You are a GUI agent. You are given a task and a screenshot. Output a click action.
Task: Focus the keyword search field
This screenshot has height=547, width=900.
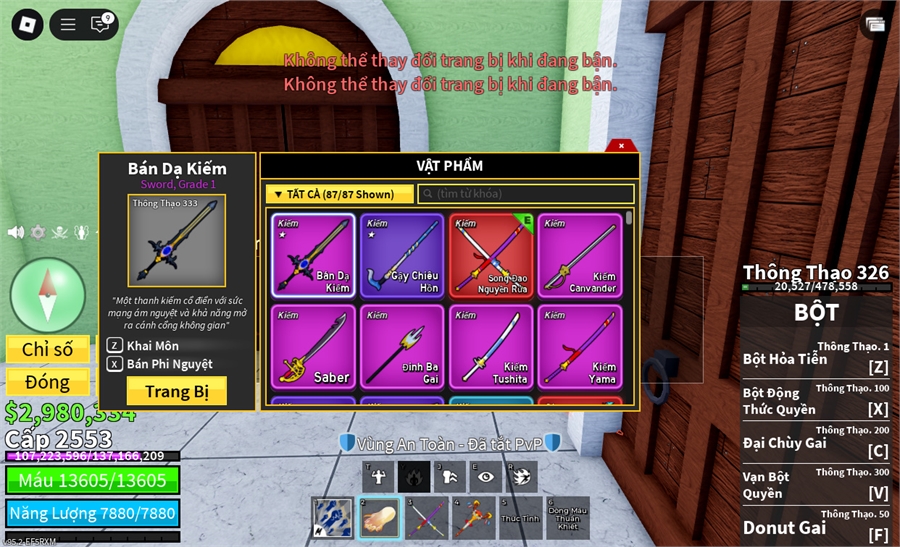[x=525, y=194]
